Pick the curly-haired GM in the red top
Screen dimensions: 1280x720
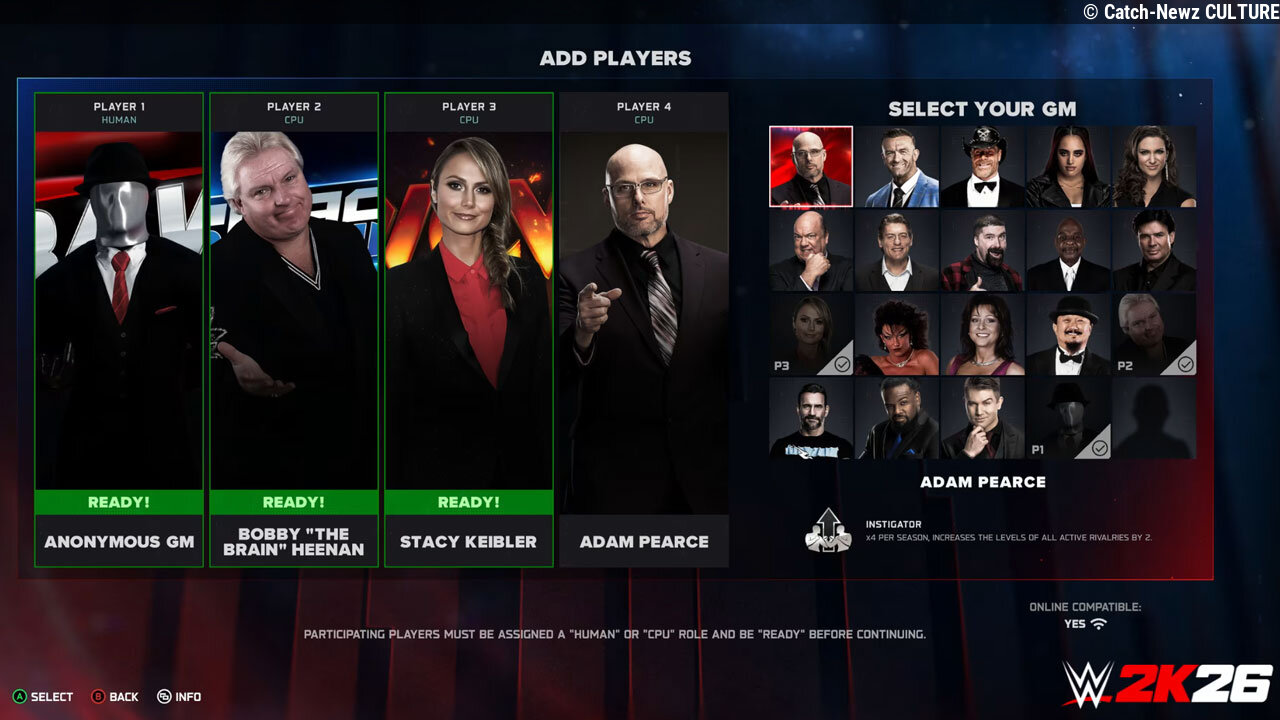click(897, 334)
